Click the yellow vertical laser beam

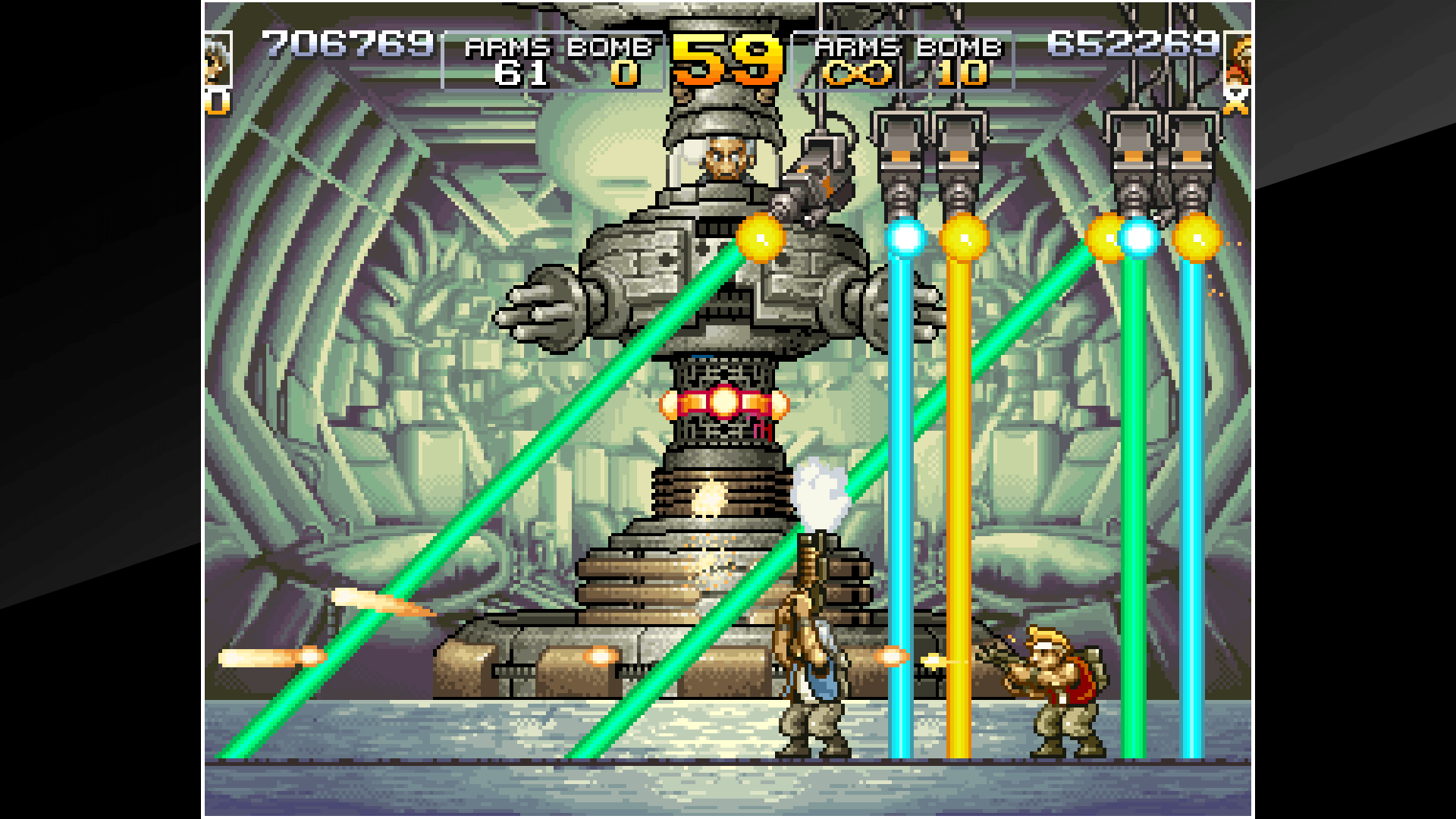pyautogui.click(x=961, y=493)
